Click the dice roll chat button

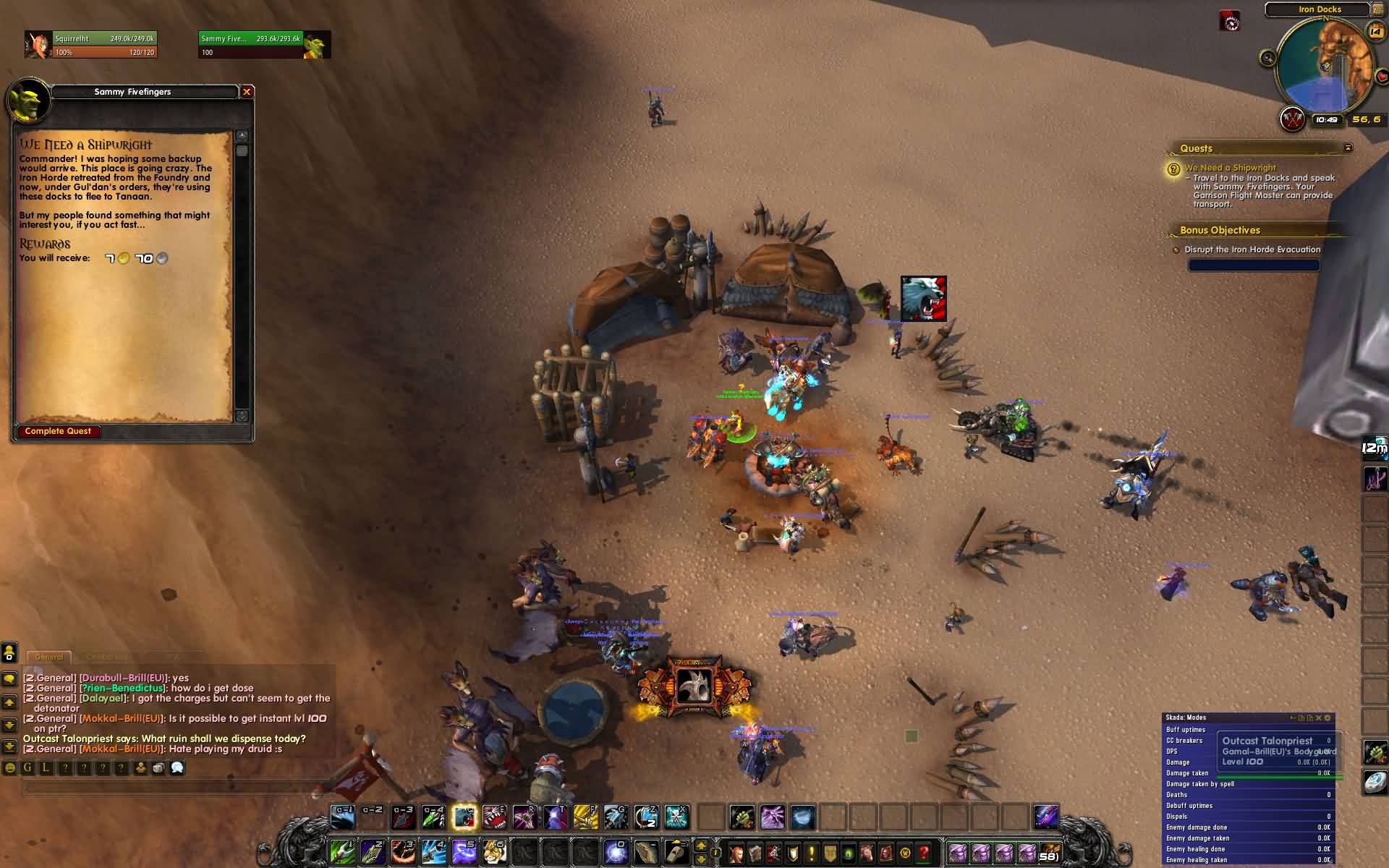click(158, 768)
